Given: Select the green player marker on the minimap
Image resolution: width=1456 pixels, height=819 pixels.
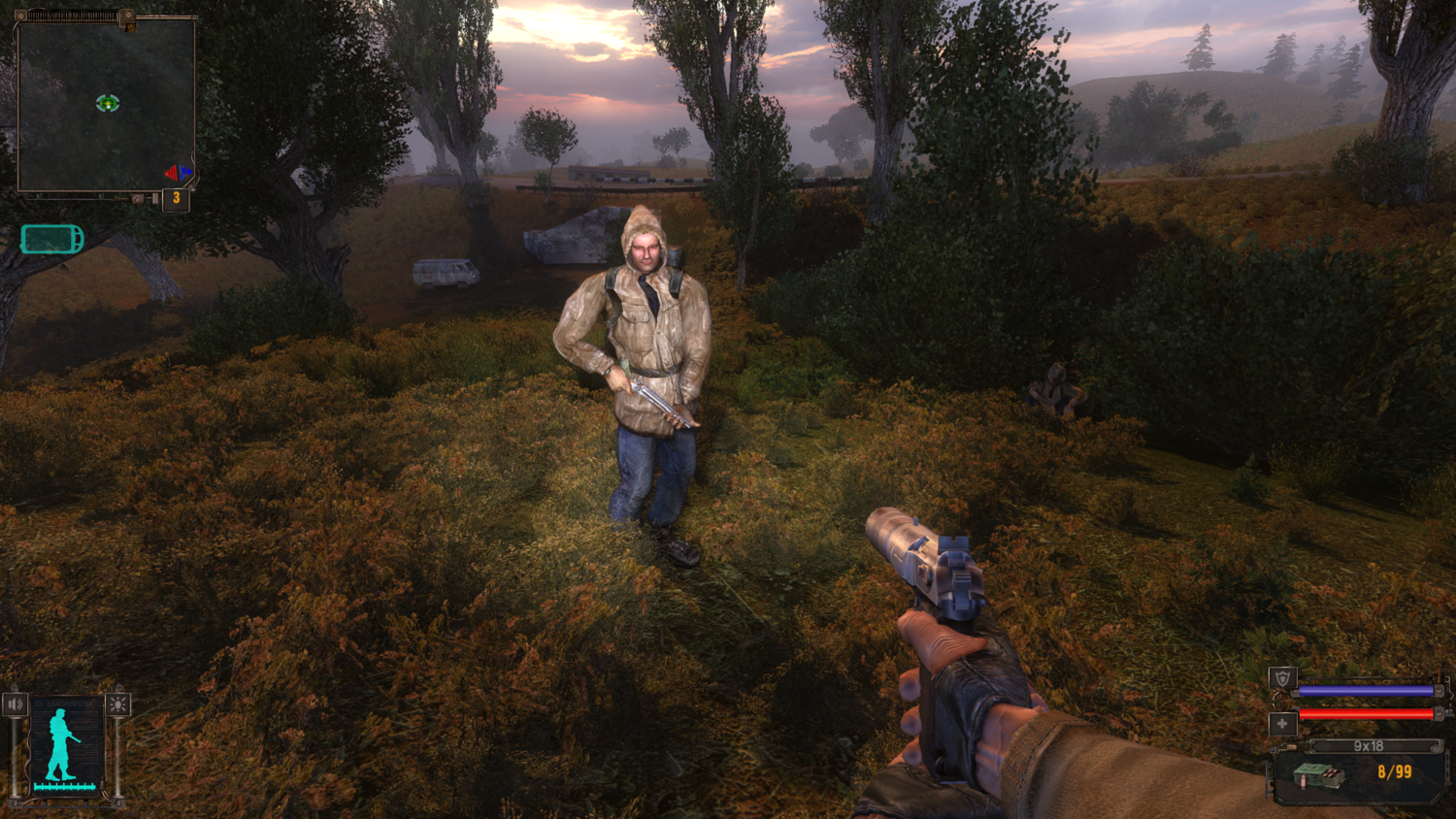Looking at the screenshot, I should click(x=108, y=103).
